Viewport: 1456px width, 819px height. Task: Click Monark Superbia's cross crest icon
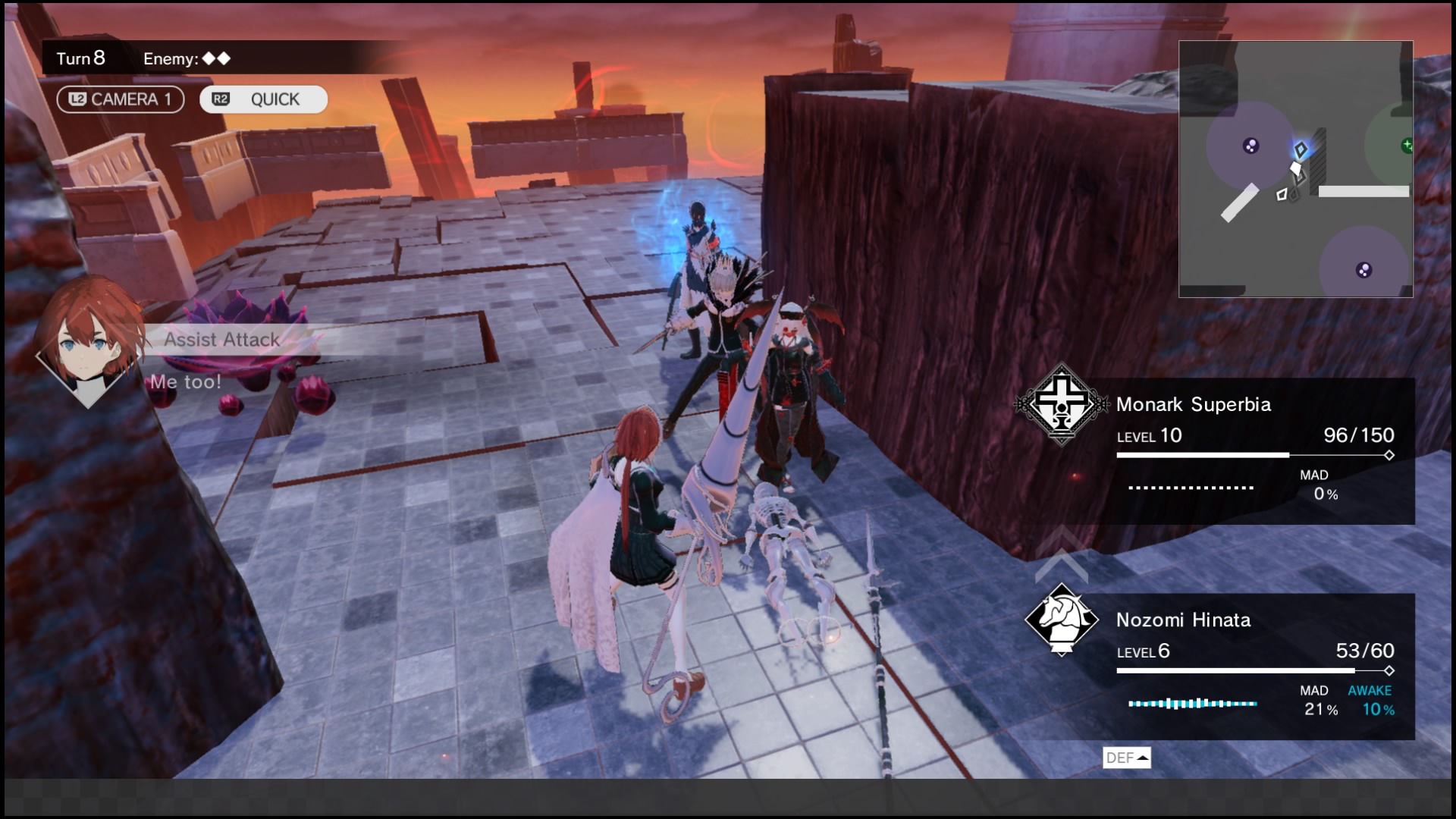[x=1062, y=403]
